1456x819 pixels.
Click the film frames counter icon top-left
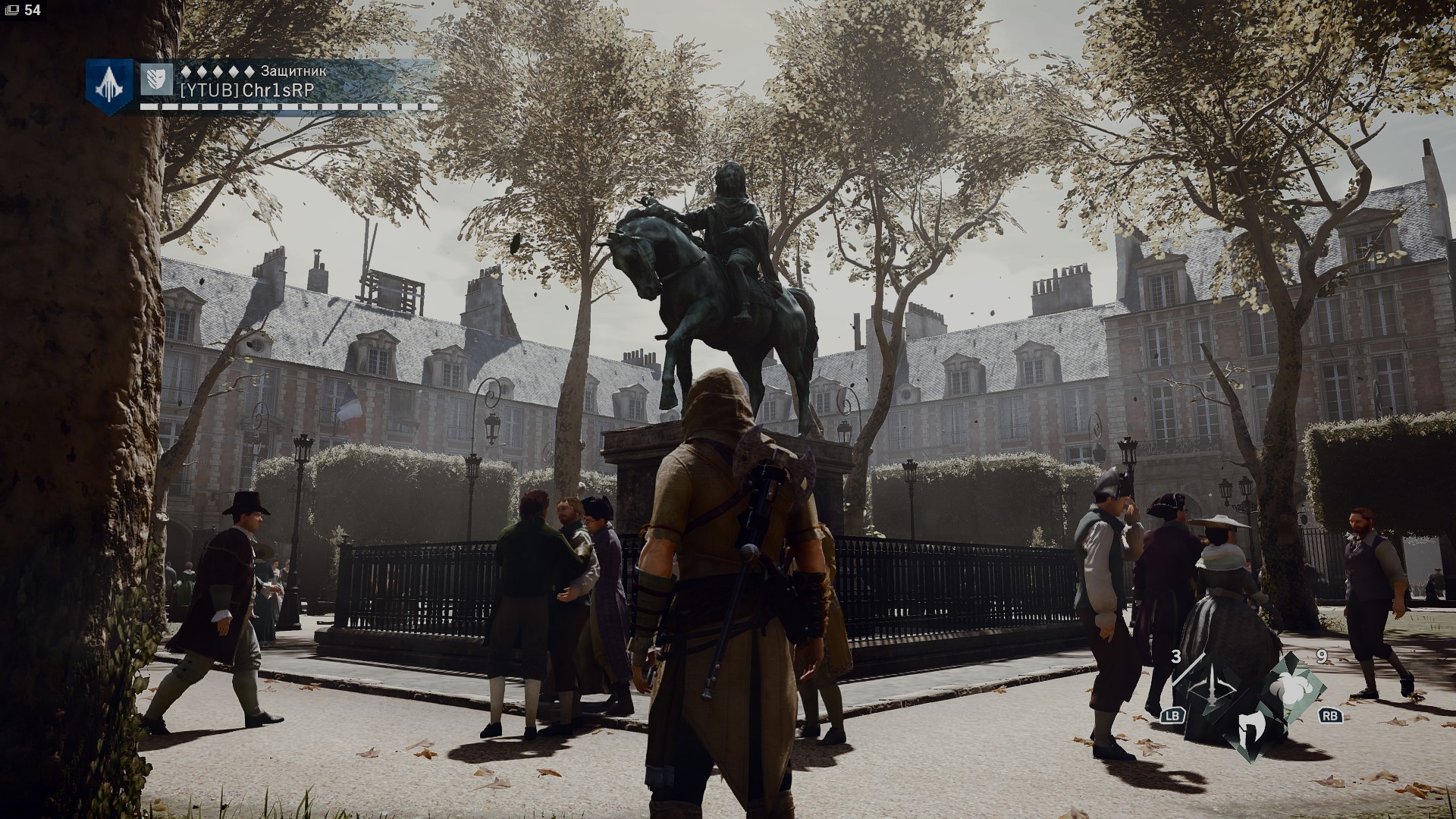[x=13, y=11]
